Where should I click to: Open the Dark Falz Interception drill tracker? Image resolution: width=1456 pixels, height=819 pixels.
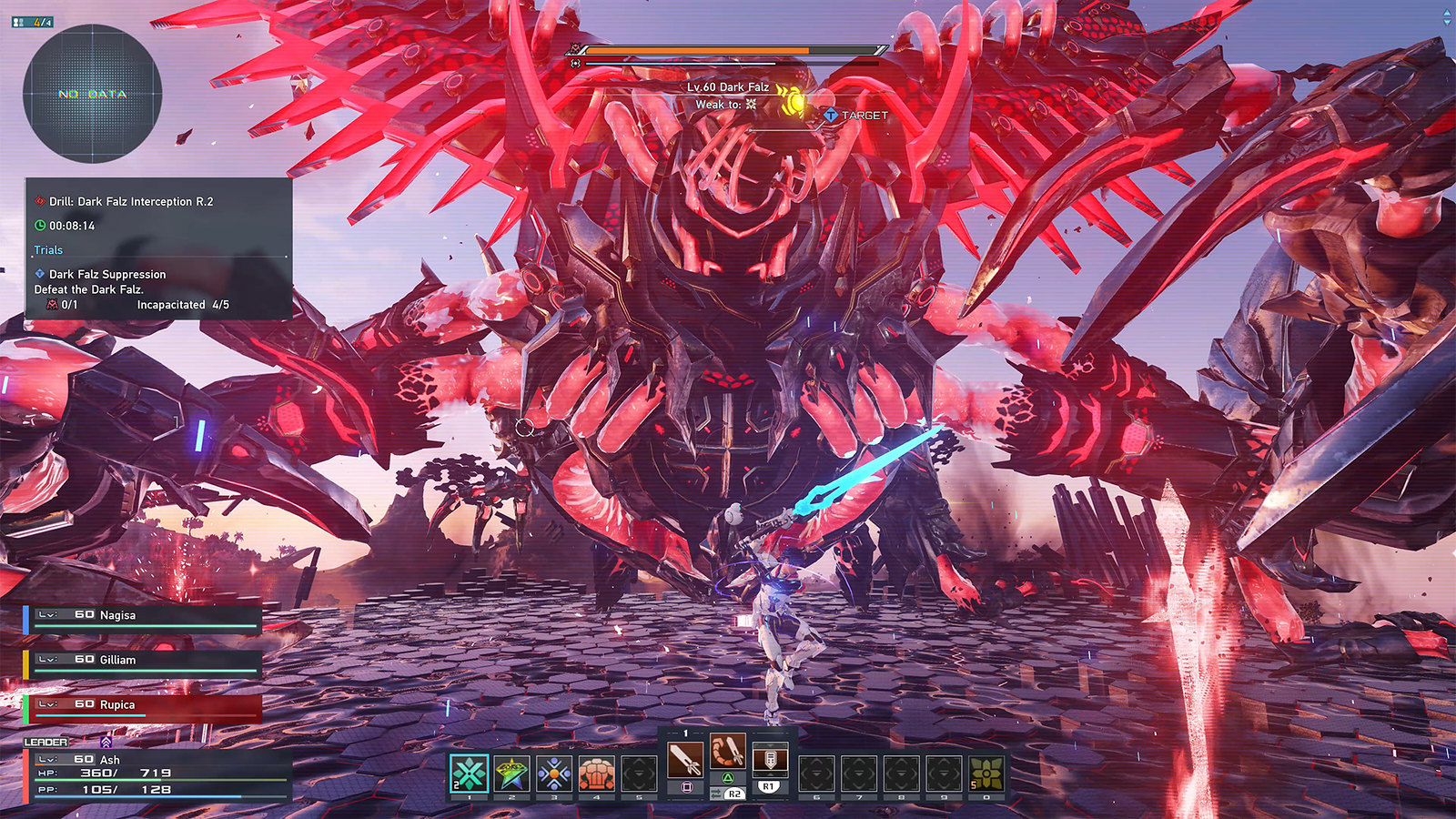pyautogui.click(x=131, y=201)
